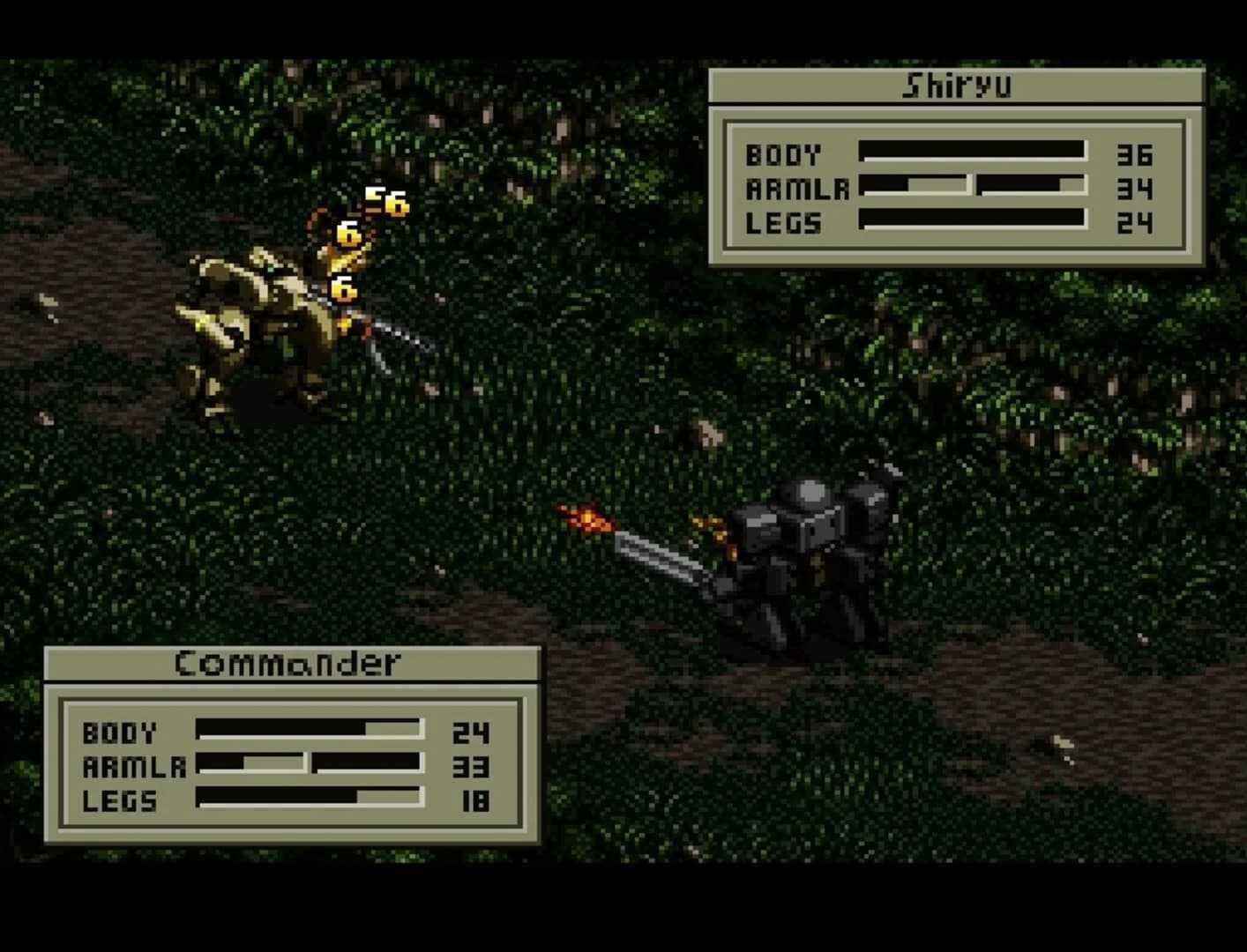Click the Shiryu panel title
The width and height of the screenshot is (1247, 952).
957,86
